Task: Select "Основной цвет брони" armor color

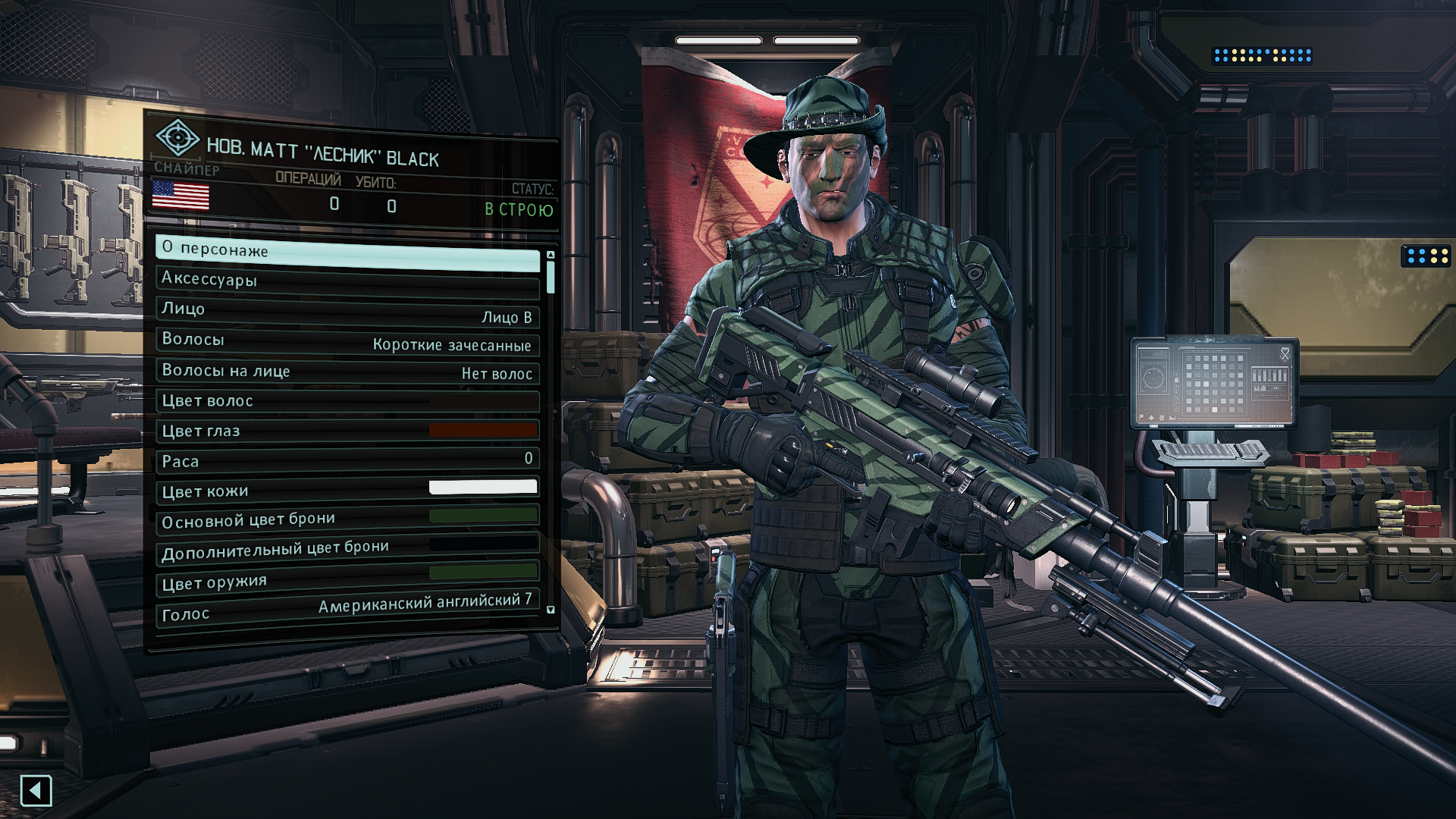Action: [x=347, y=519]
